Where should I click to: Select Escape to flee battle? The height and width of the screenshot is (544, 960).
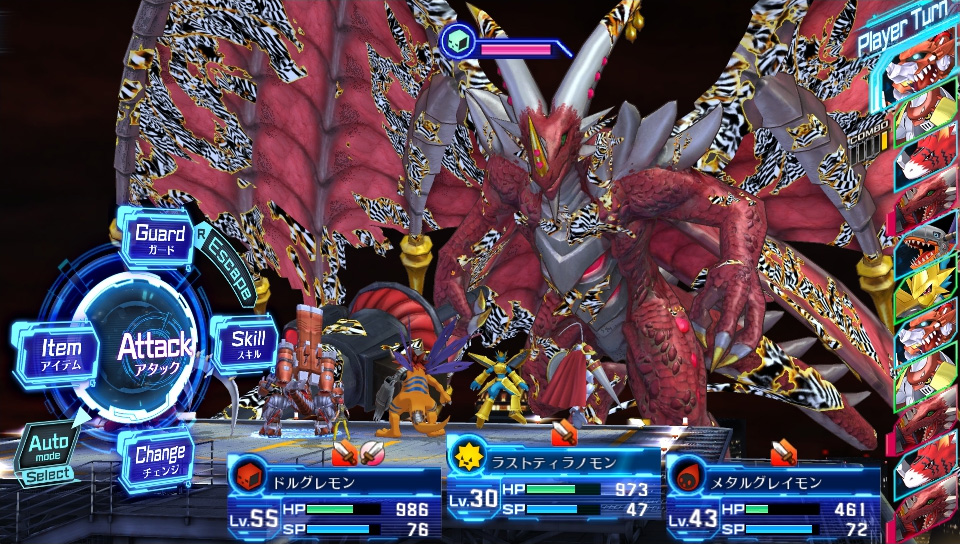(x=225, y=270)
